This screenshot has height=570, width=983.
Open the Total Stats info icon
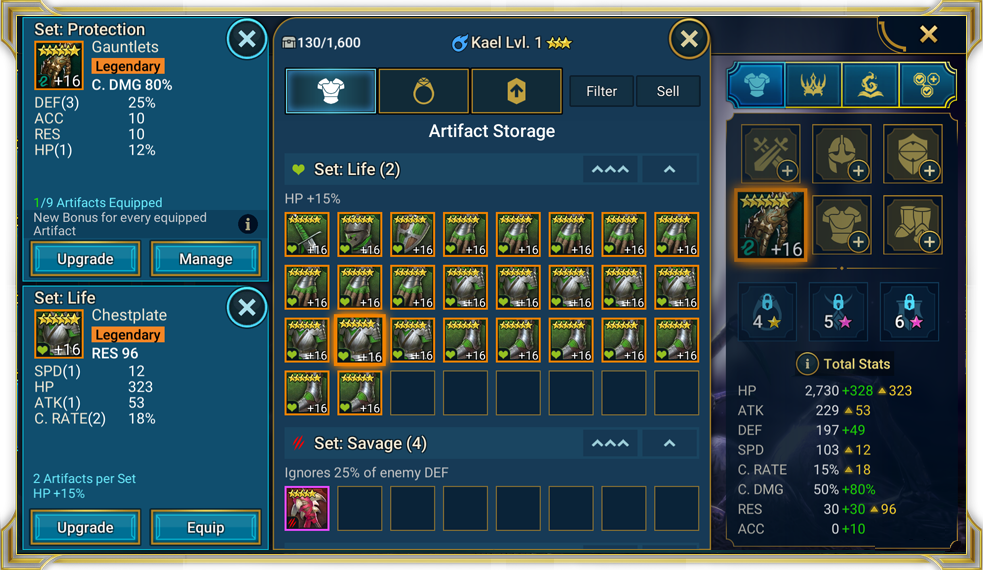click(x=807, y=364)
